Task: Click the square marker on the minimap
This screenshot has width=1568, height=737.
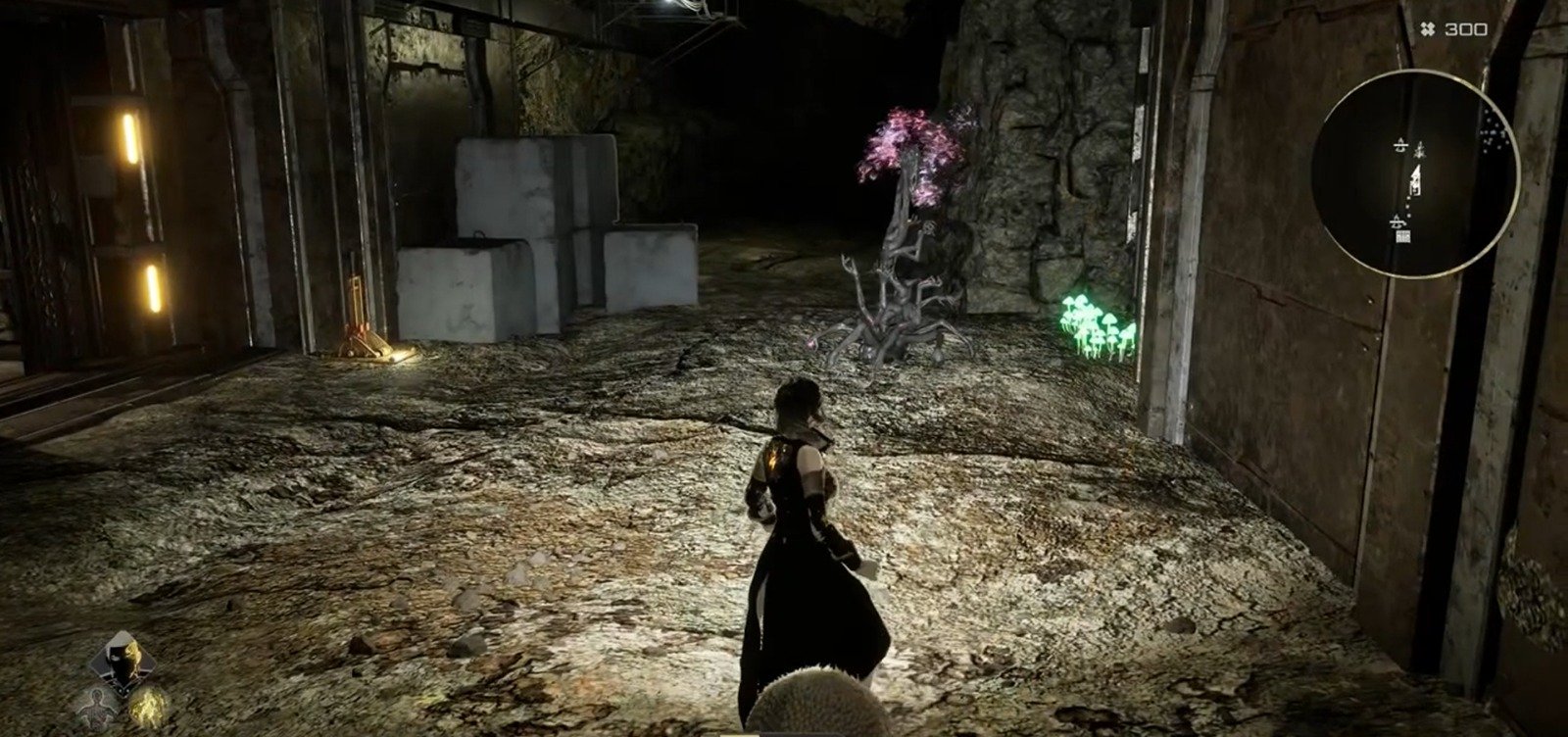Action: (x=1403, y=236)
